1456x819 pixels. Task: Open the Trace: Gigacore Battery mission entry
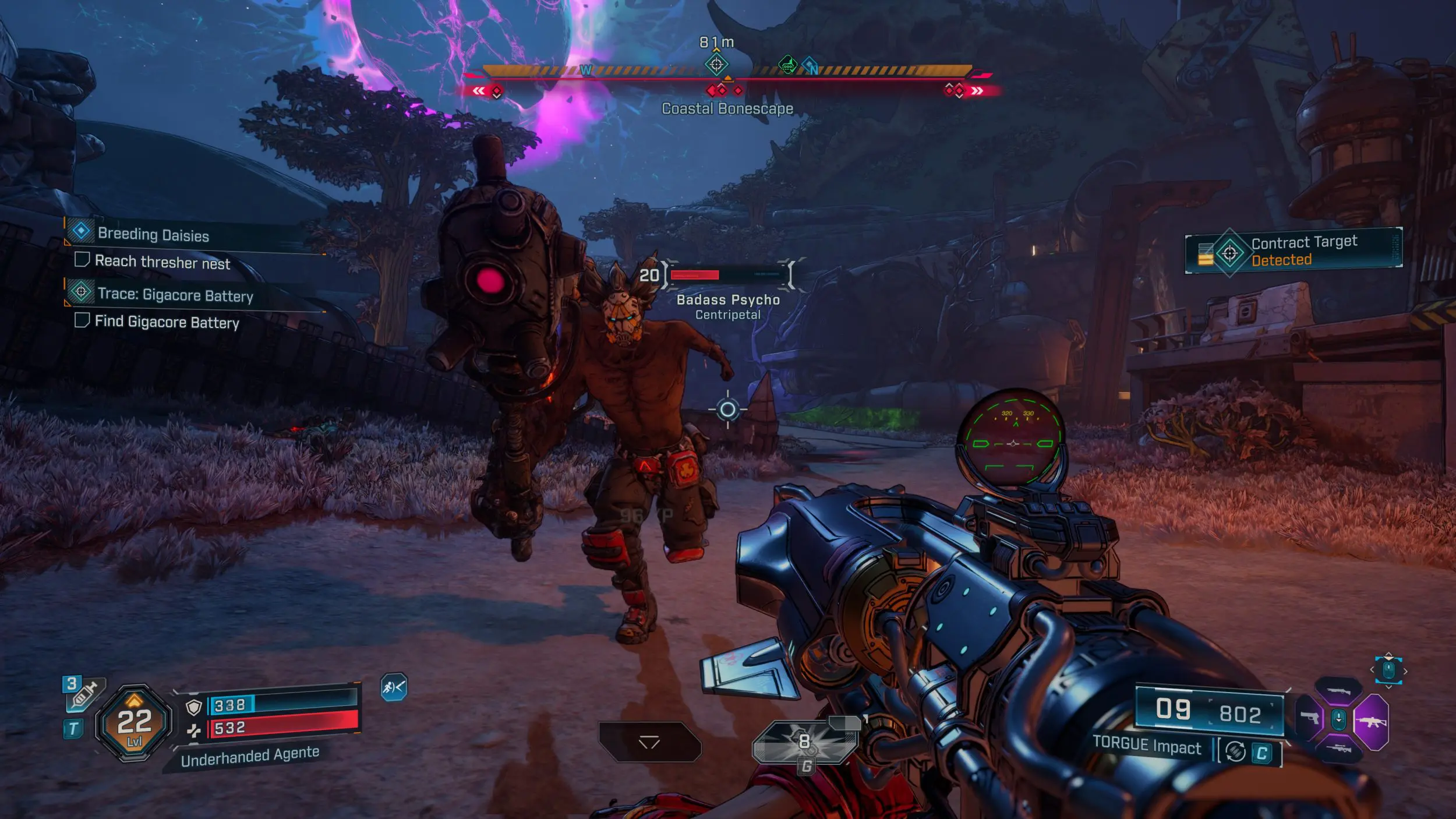[x=175, y=295]
